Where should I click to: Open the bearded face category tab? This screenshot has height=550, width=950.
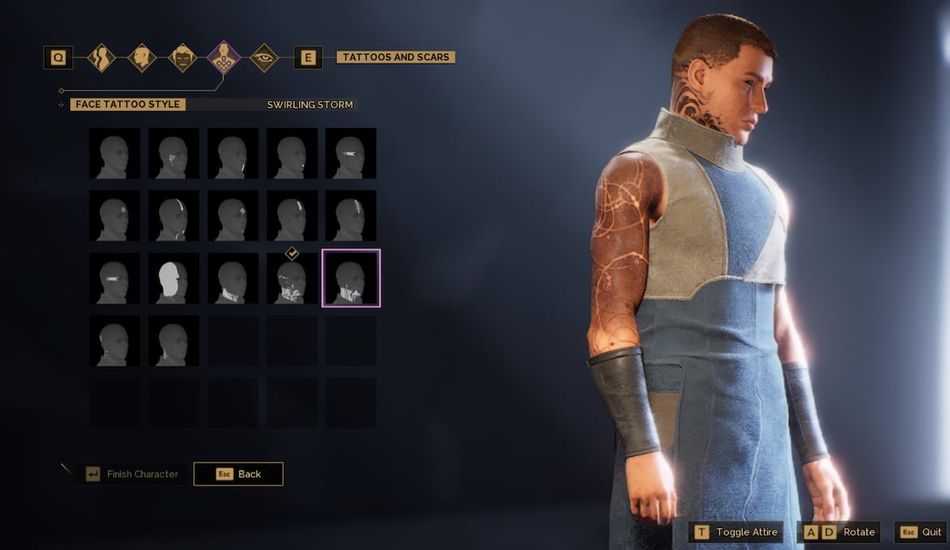(182, 58)
